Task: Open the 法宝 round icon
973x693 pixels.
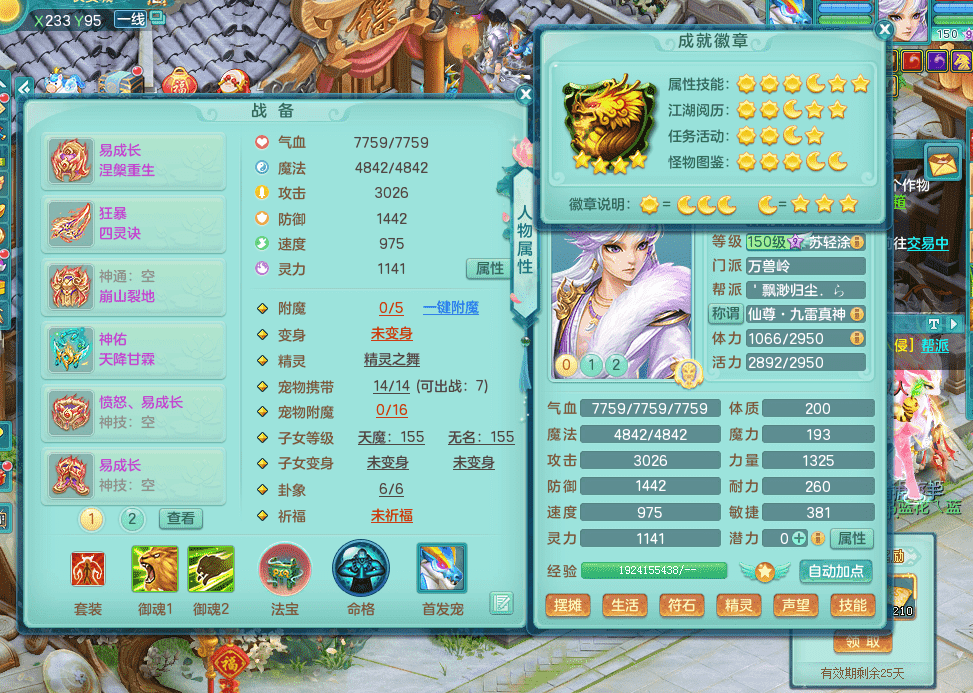Action: [x=285, y=569]
